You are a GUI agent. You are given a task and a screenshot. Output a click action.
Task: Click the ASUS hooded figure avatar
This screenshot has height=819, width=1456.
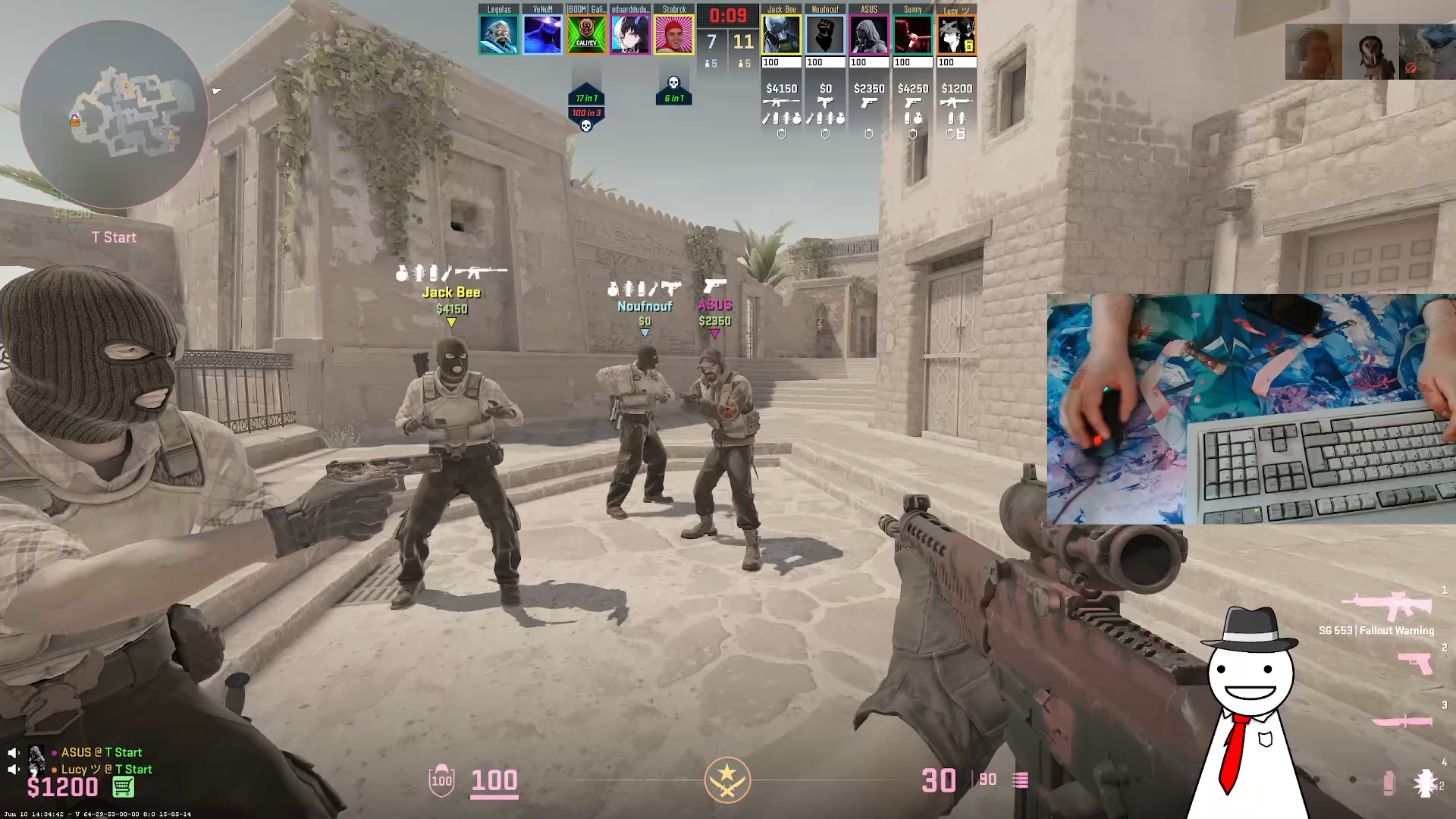[x=869, y=35]
